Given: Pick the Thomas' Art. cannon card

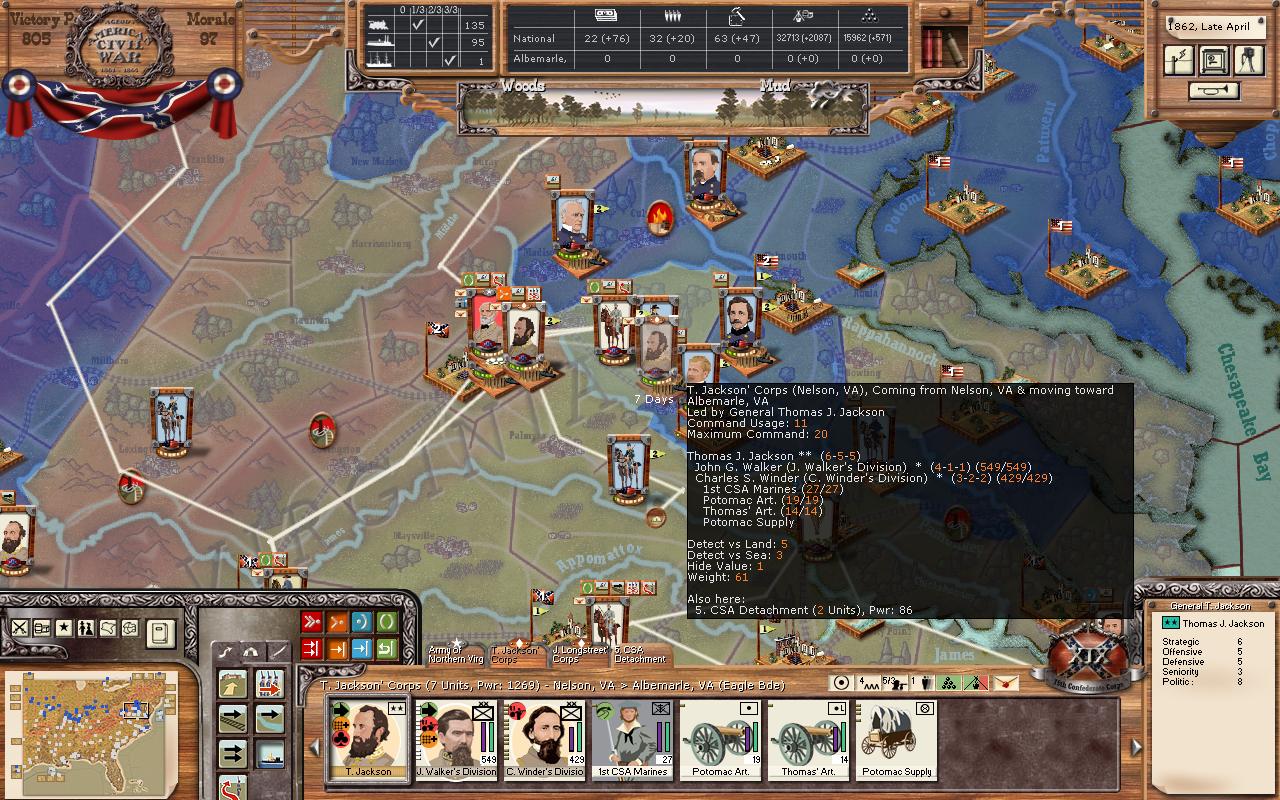Looking at the screenshot, I should coord(808,738).
